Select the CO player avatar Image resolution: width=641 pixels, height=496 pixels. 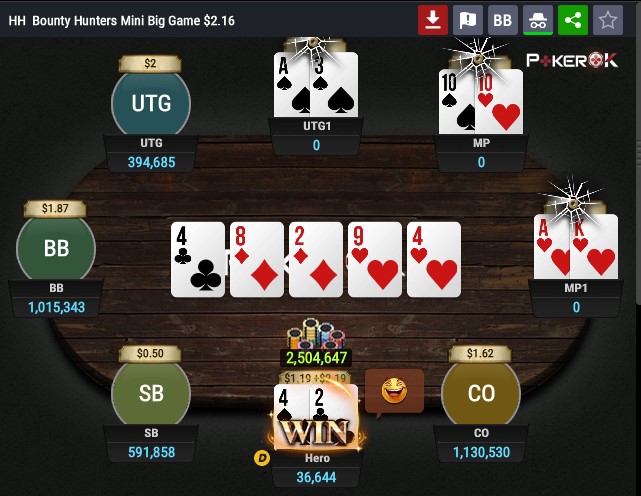[x=481, y=393]
